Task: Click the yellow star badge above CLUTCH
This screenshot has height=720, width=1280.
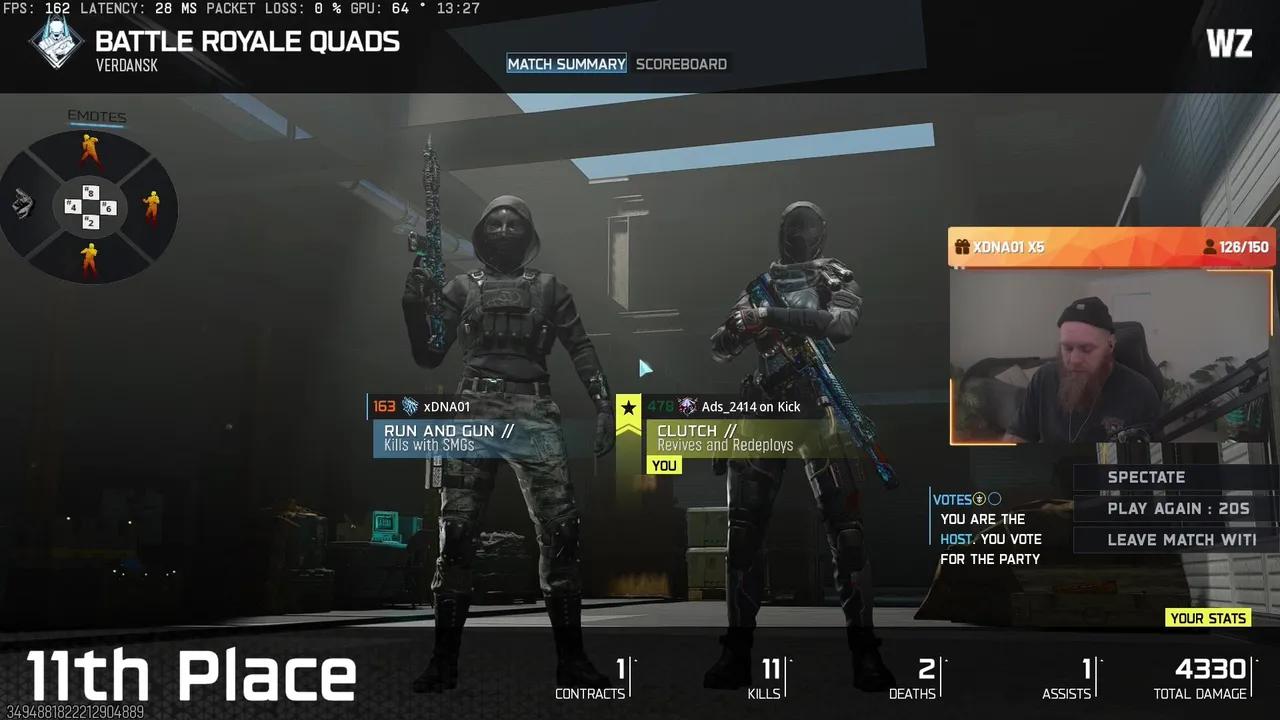Action: pyautogui.click(x=628, y=408)
